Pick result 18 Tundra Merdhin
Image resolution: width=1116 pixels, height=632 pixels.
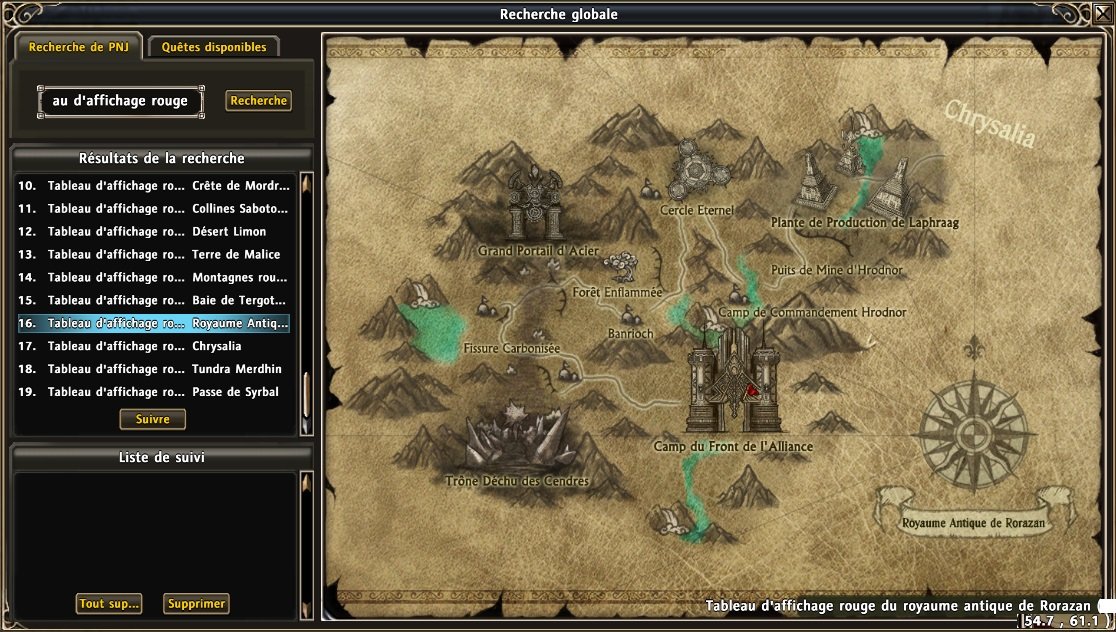click(x=154, y=370)
